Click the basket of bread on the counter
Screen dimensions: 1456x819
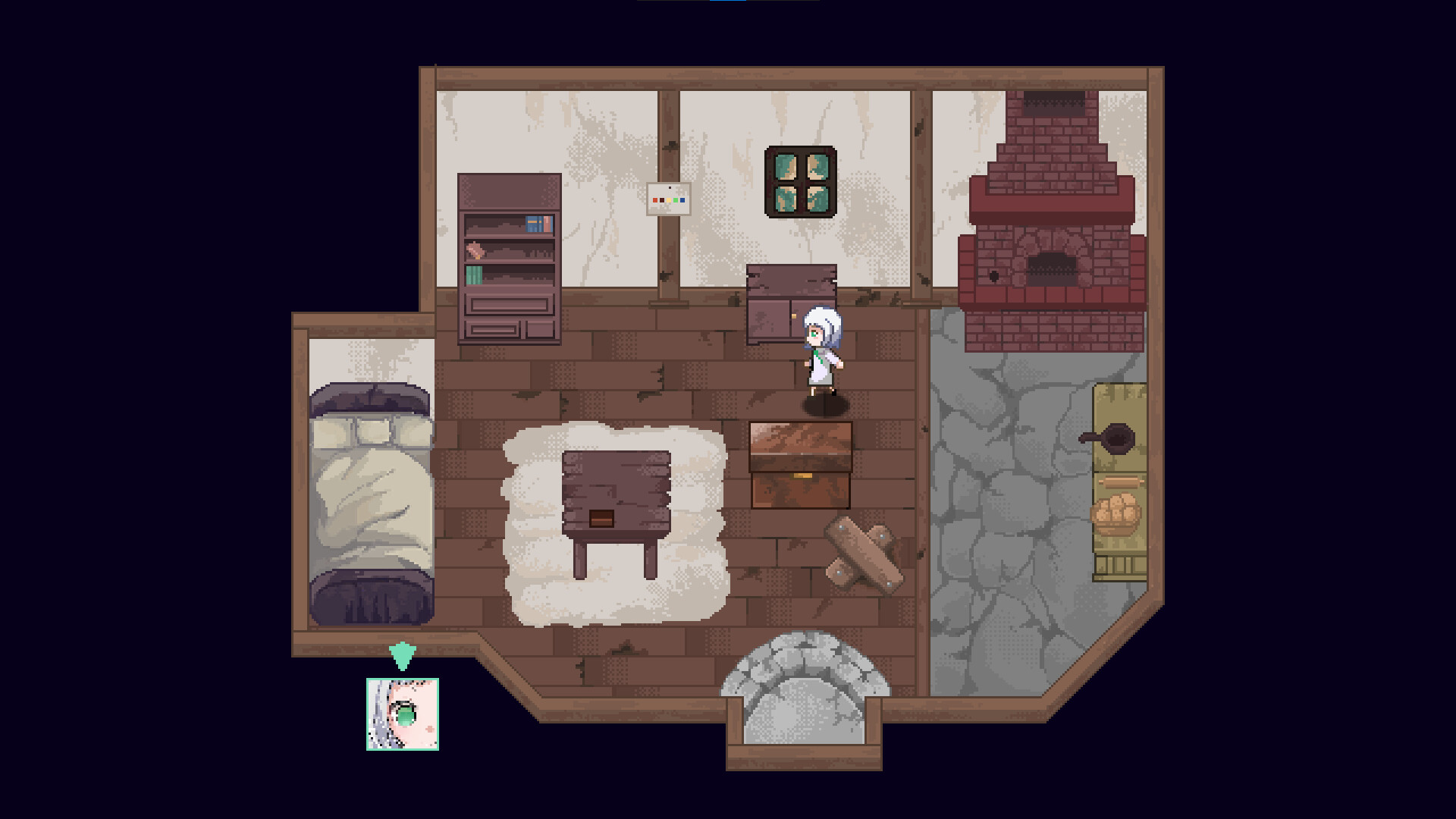[x=1115, y=516]
